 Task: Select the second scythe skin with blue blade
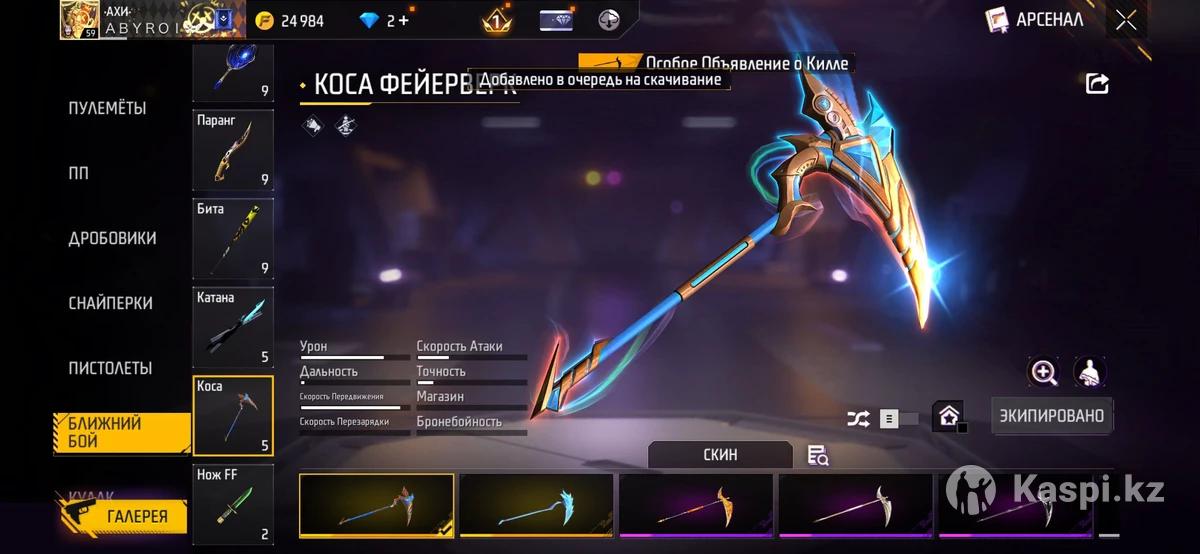pyautogui.click(x=536, y=505)
